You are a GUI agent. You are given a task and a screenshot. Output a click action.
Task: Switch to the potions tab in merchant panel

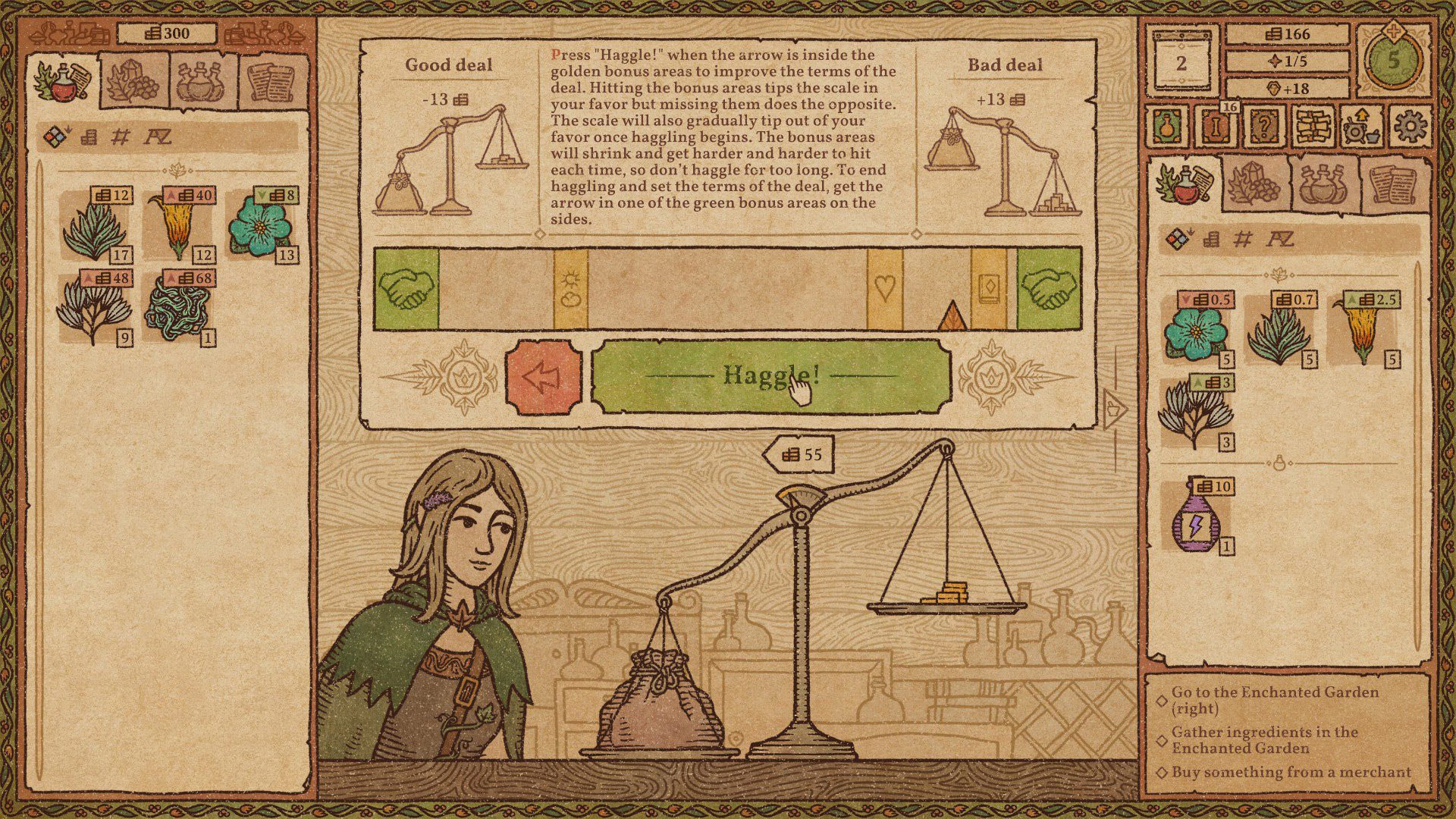1323,186
